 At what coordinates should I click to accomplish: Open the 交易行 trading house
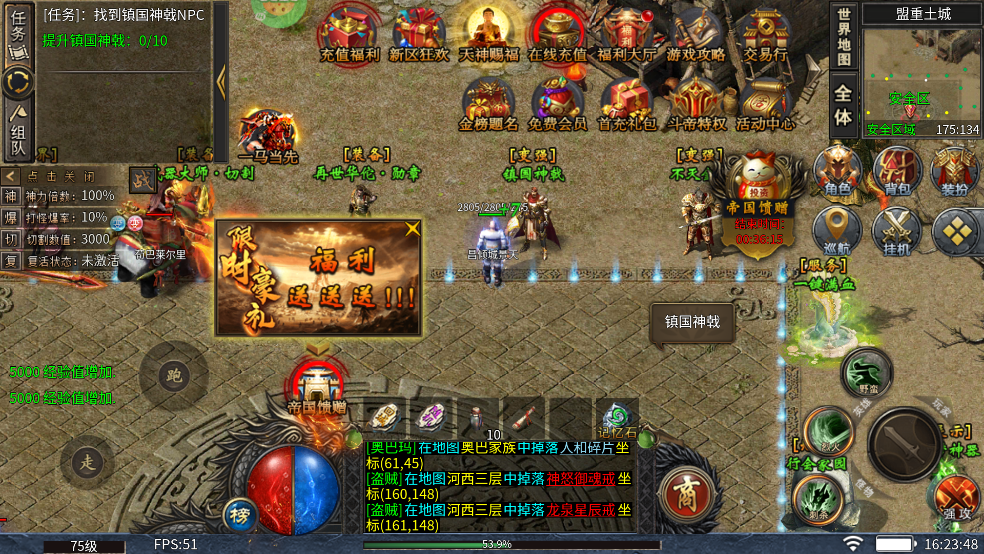point(765,33)
